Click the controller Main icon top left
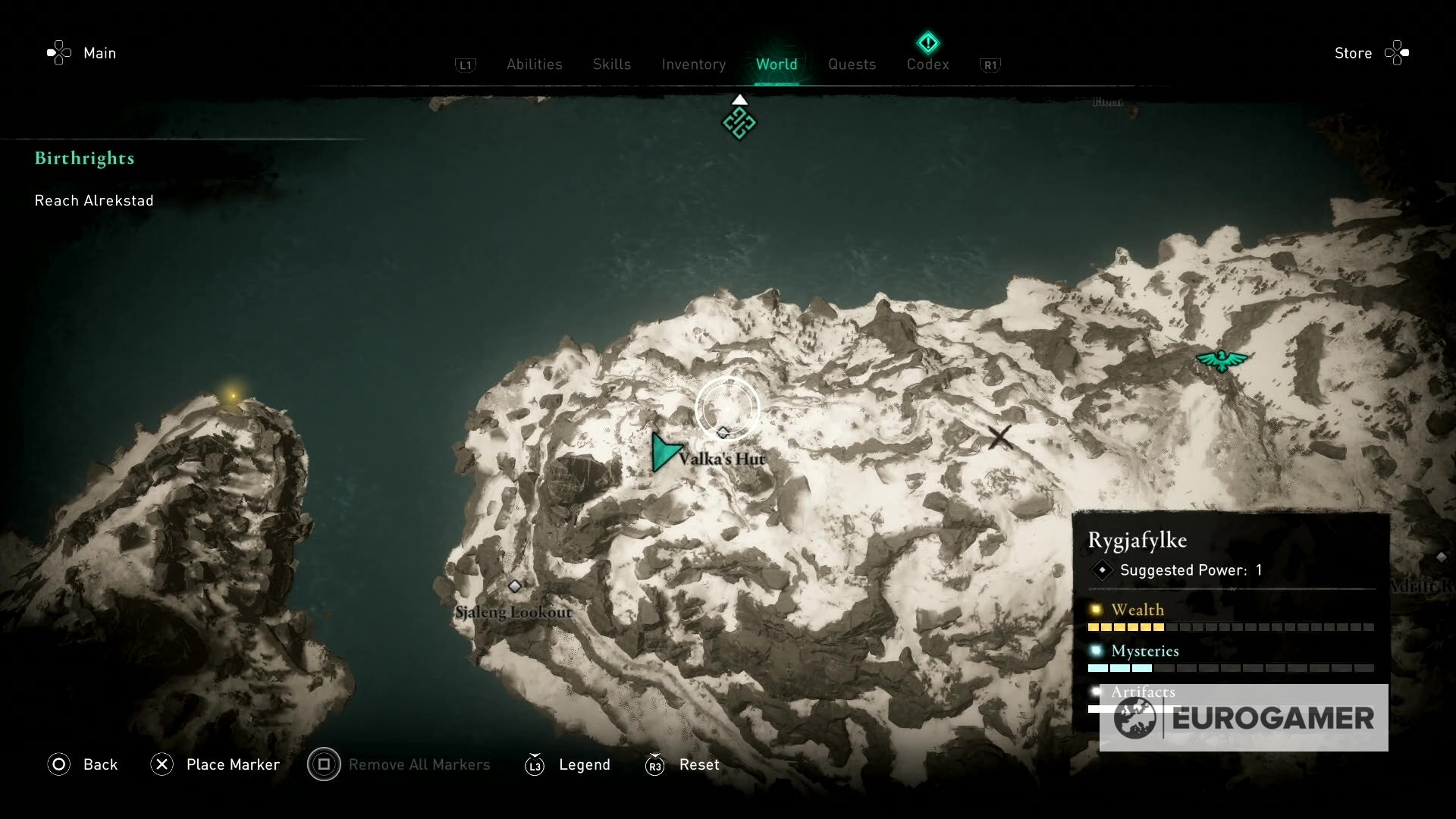Screen dimensions: 1456x819 pos(59,53)
